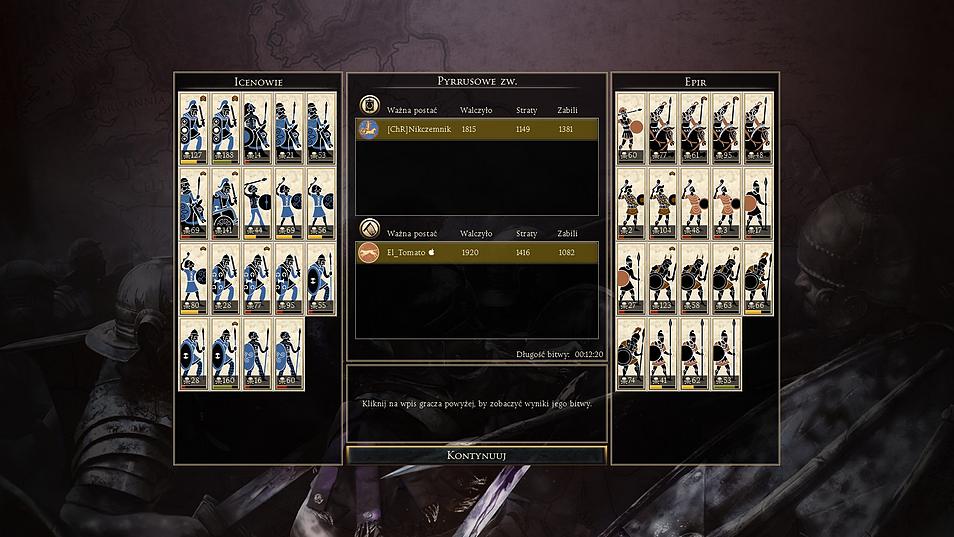Select the Icenowie unit card with 14 kills
This screenshot has width=954, height=537.
pos(257,128)
